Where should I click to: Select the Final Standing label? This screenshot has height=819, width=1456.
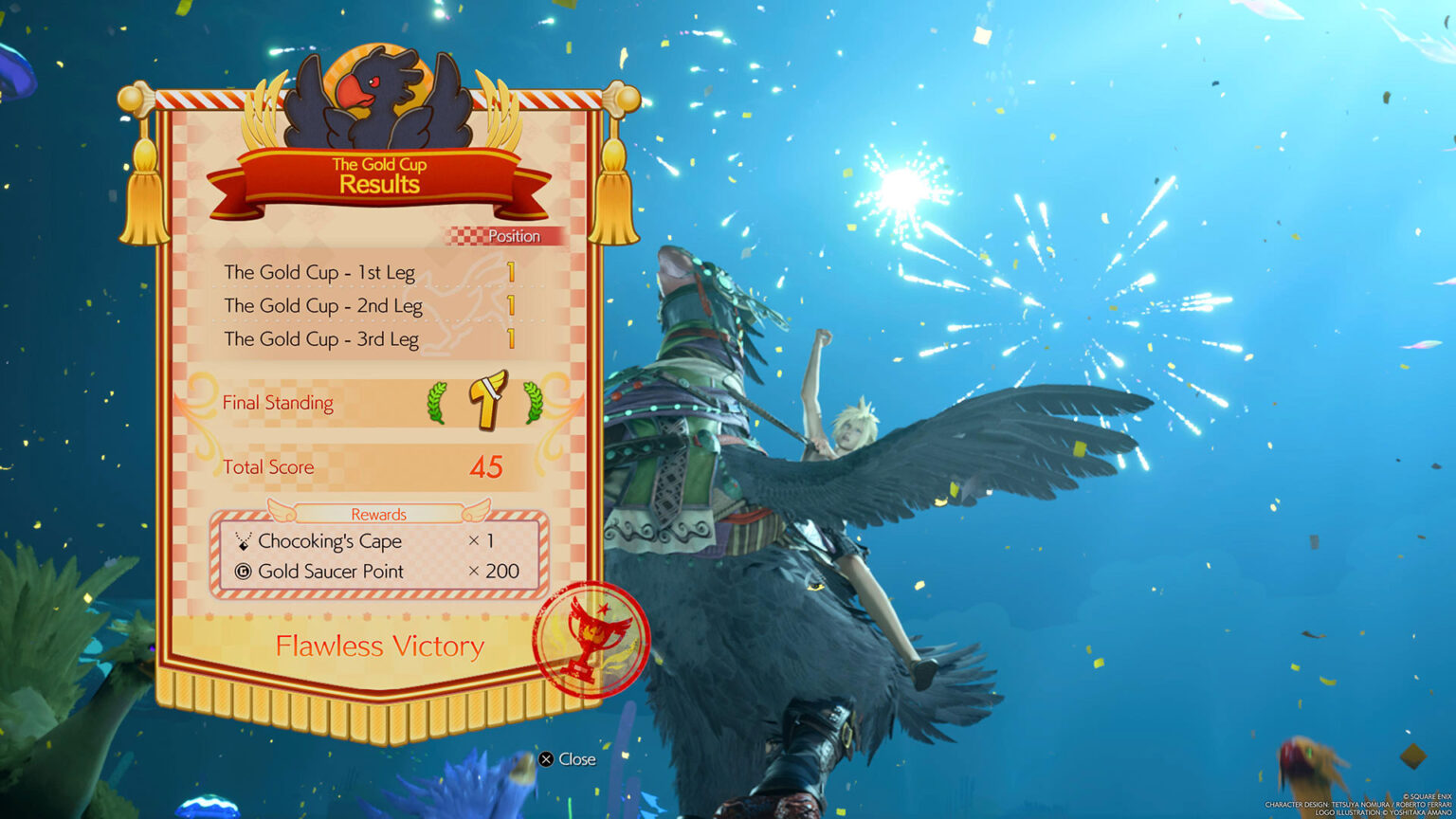coord(278,402)
